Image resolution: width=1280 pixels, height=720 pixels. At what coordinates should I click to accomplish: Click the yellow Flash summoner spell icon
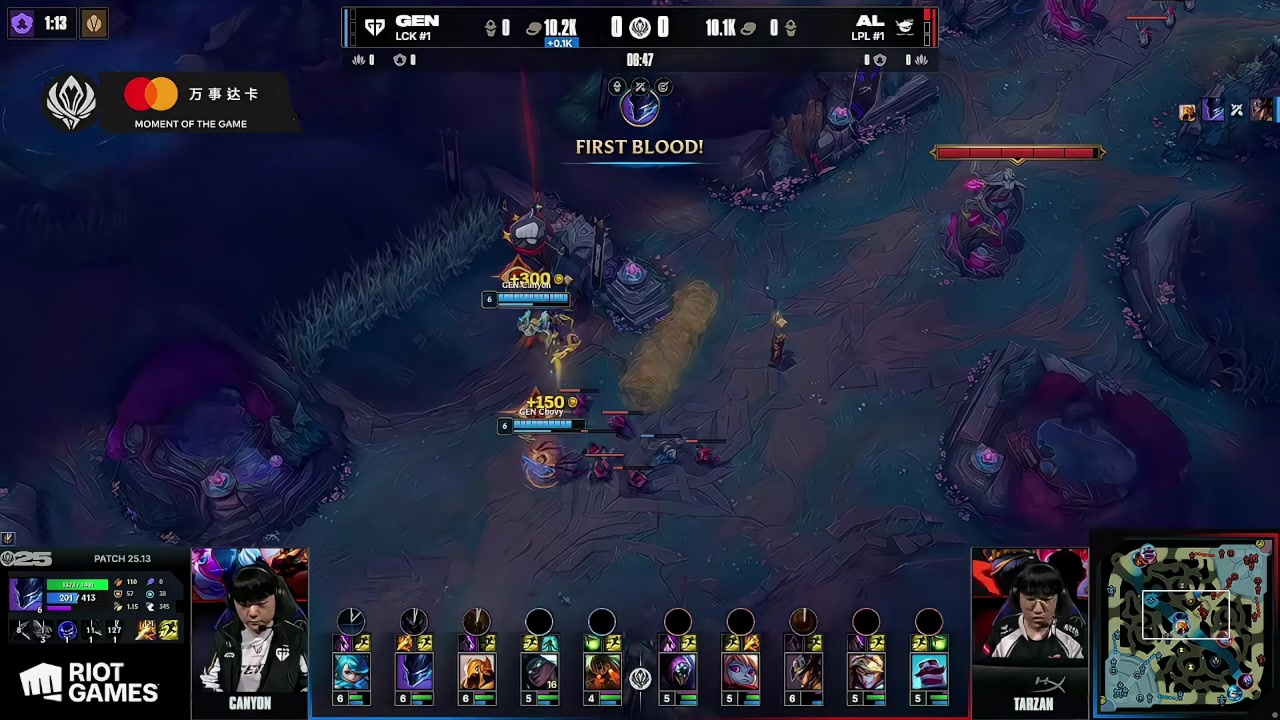[x=168, y=630]
